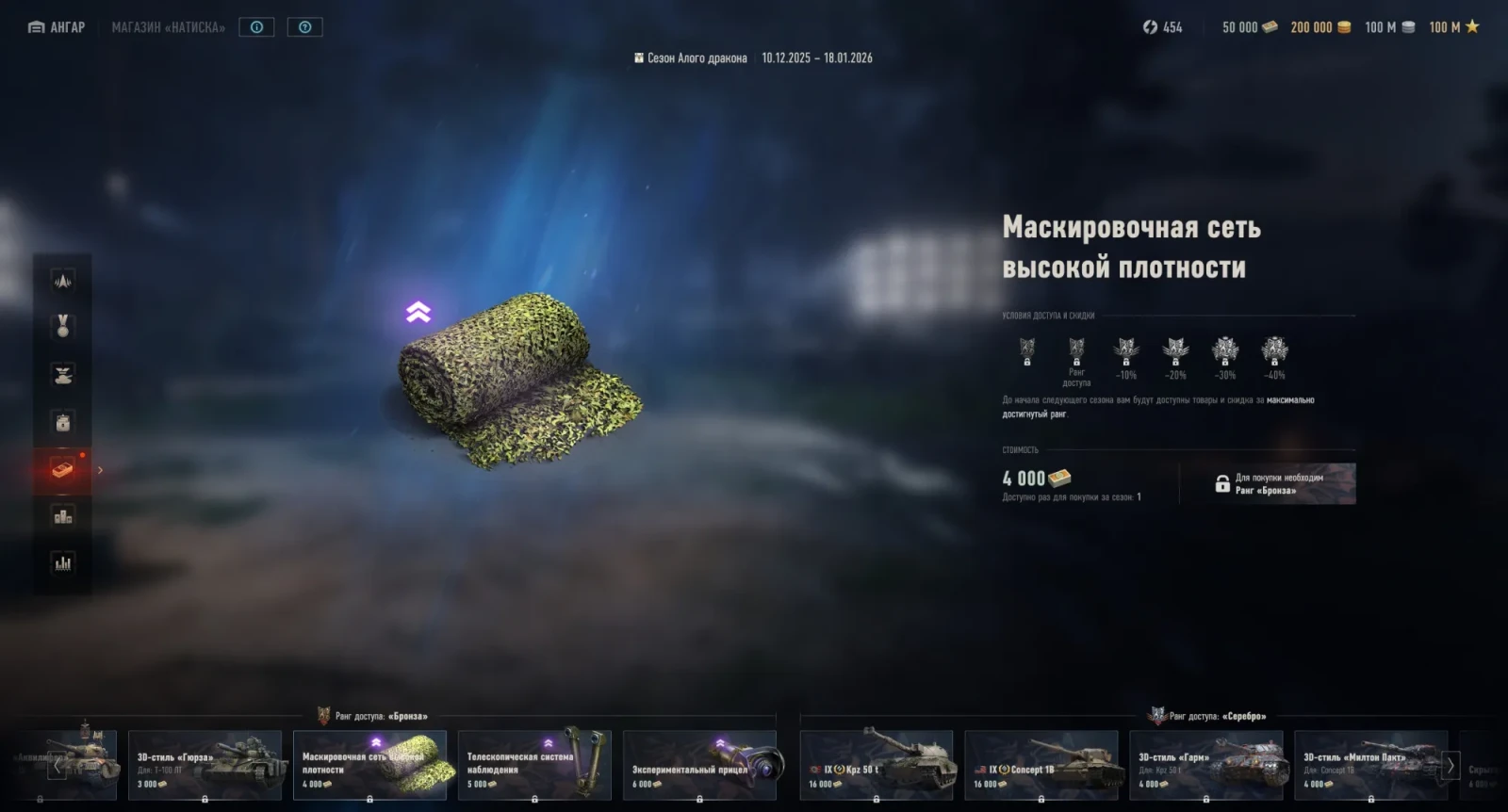Screen dimensions: 1508x812
Task: Select the Concept 1B tank card
Action: pyautogui.click(x=1041, y=765)
